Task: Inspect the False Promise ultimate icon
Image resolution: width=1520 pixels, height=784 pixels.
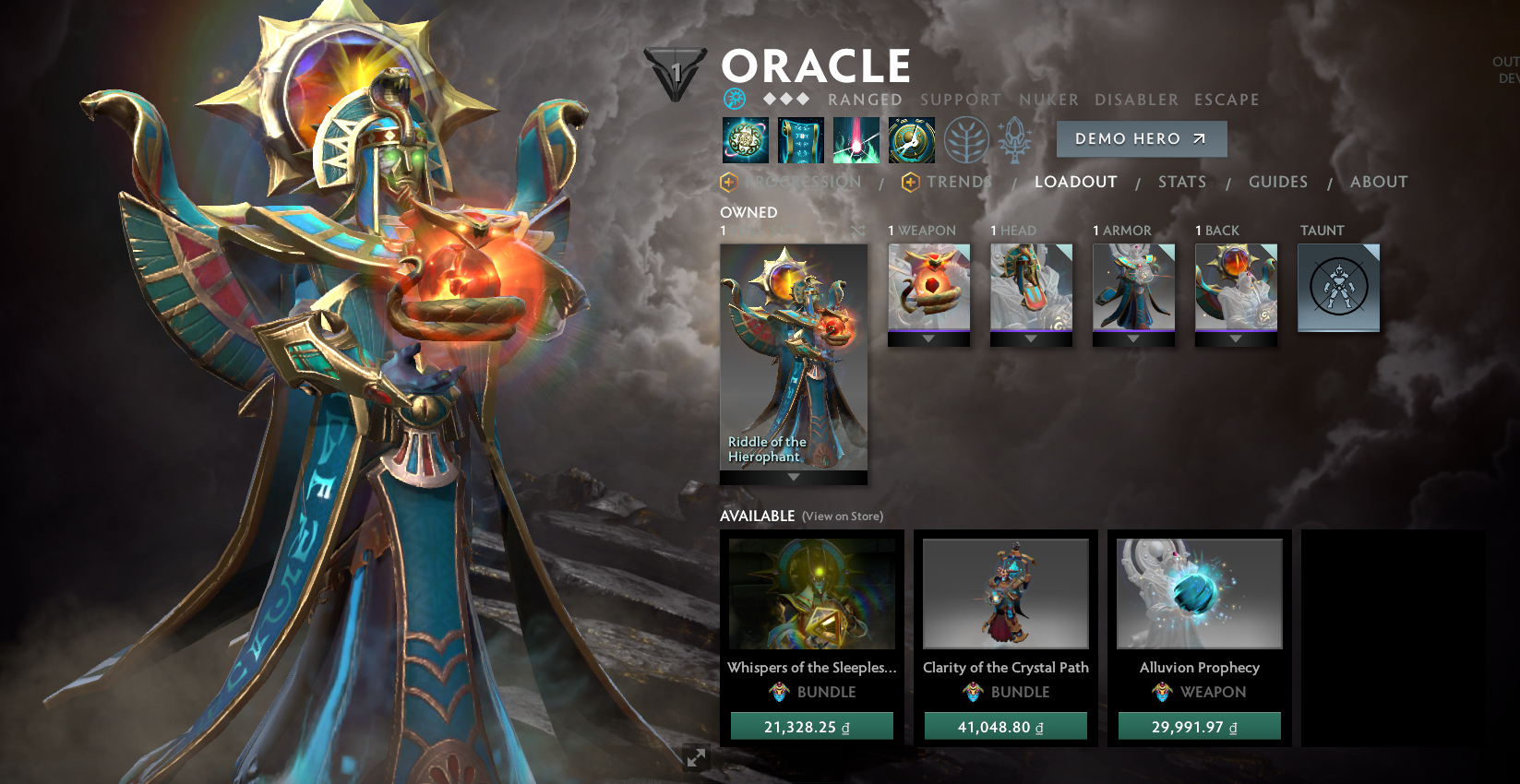Action: [x=911, y=139]
